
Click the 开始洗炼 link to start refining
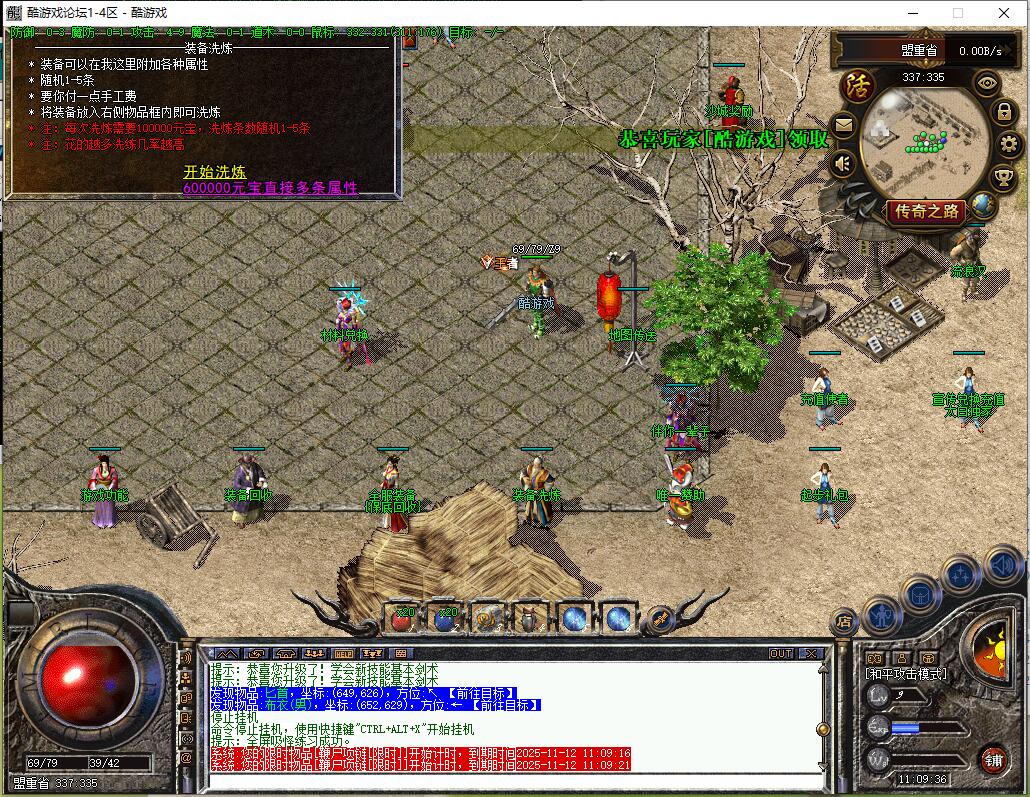[x=214, y=172]
